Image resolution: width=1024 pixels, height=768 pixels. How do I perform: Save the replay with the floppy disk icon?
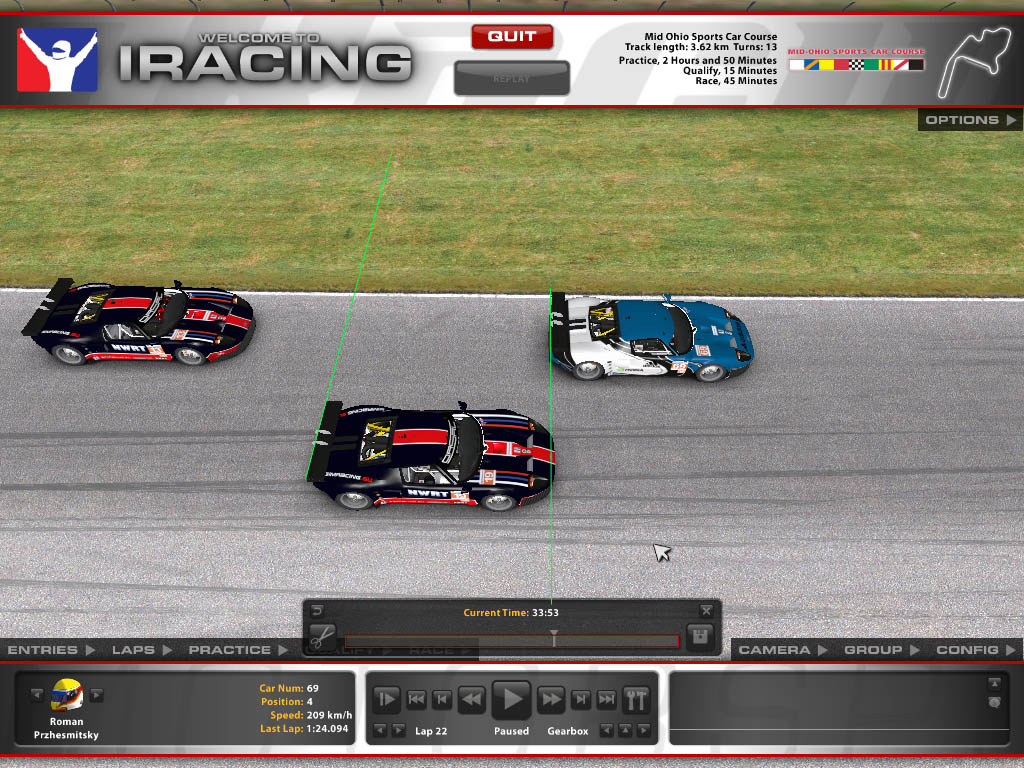point(700,637)
